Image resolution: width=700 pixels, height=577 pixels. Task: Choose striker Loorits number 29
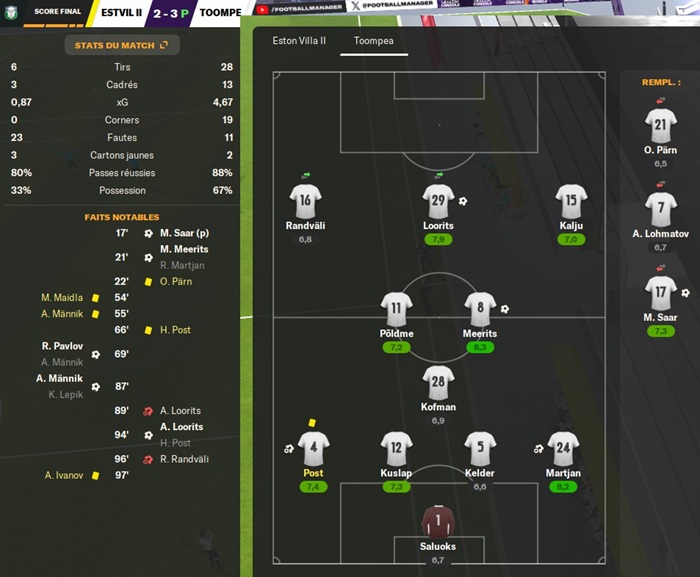[438, 200]
